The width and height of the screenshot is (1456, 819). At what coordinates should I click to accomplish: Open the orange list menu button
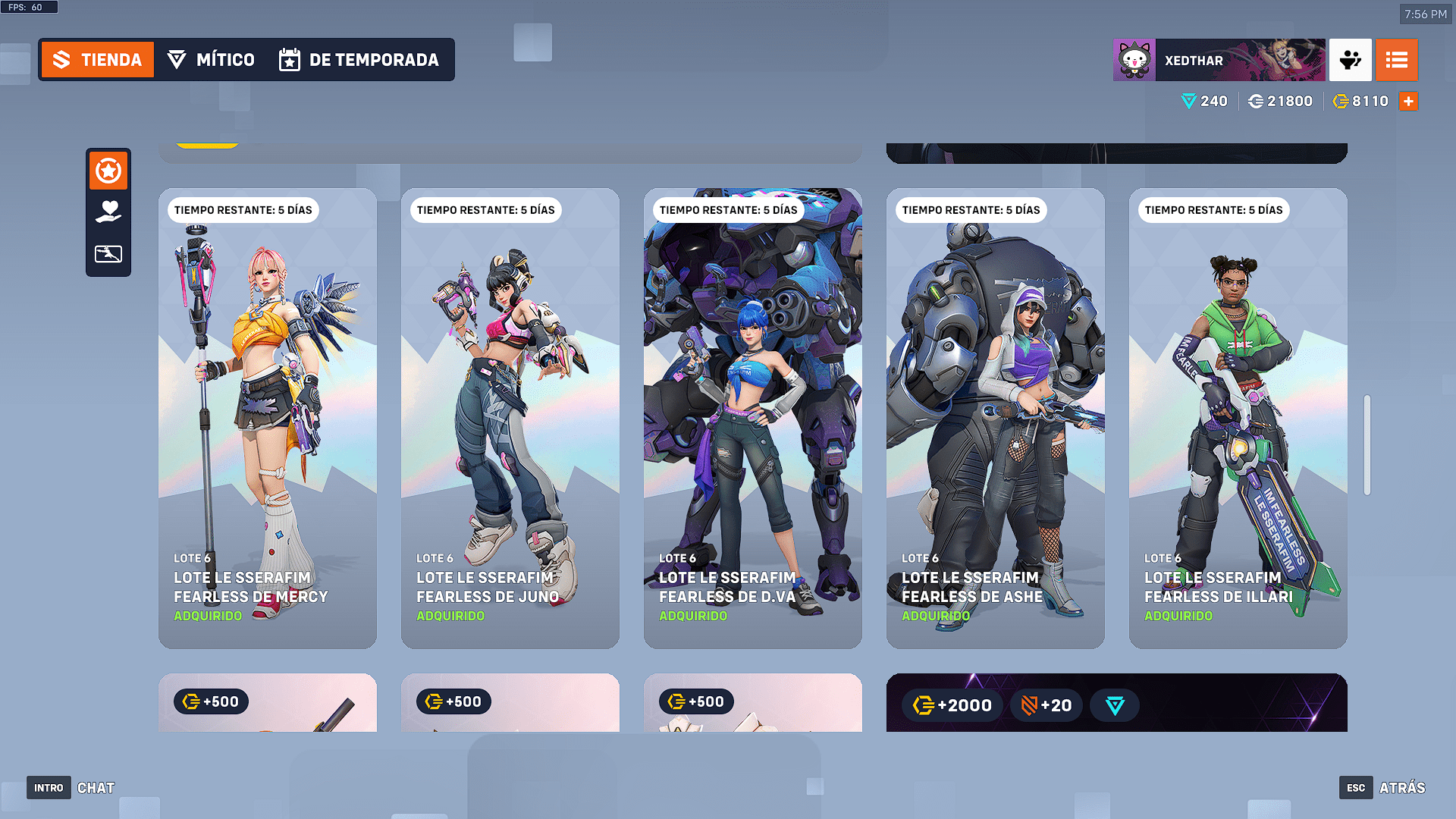point(1396,60)
